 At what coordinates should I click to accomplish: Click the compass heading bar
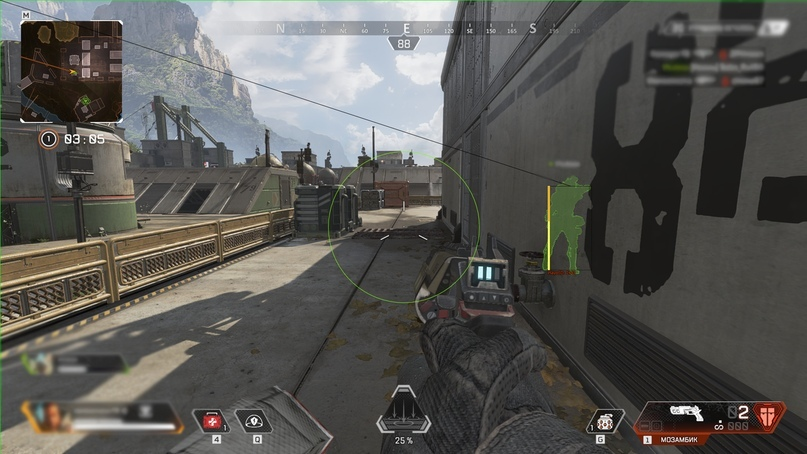tap(404, 29)
